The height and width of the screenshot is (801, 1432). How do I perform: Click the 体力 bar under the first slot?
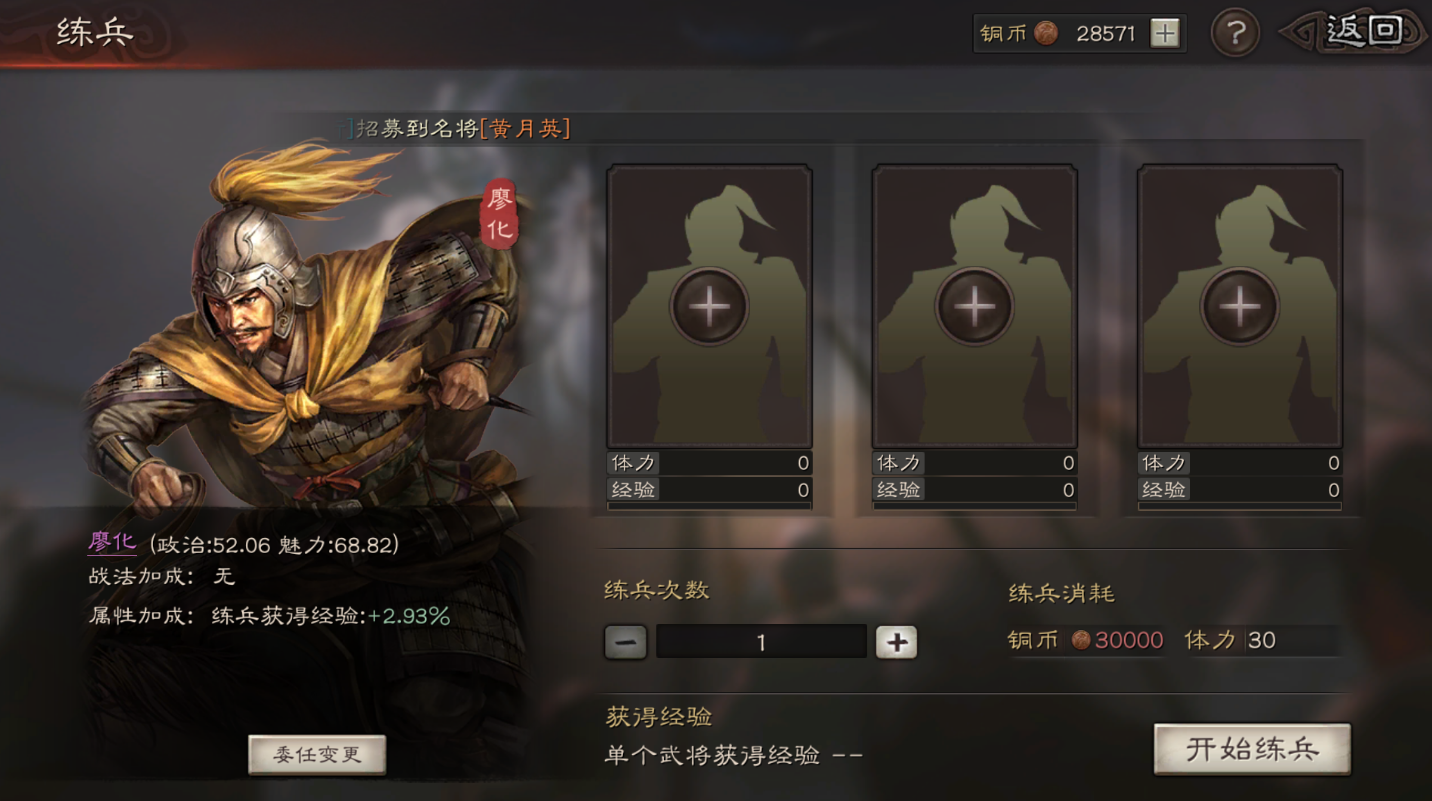click(x=709, y=463)
